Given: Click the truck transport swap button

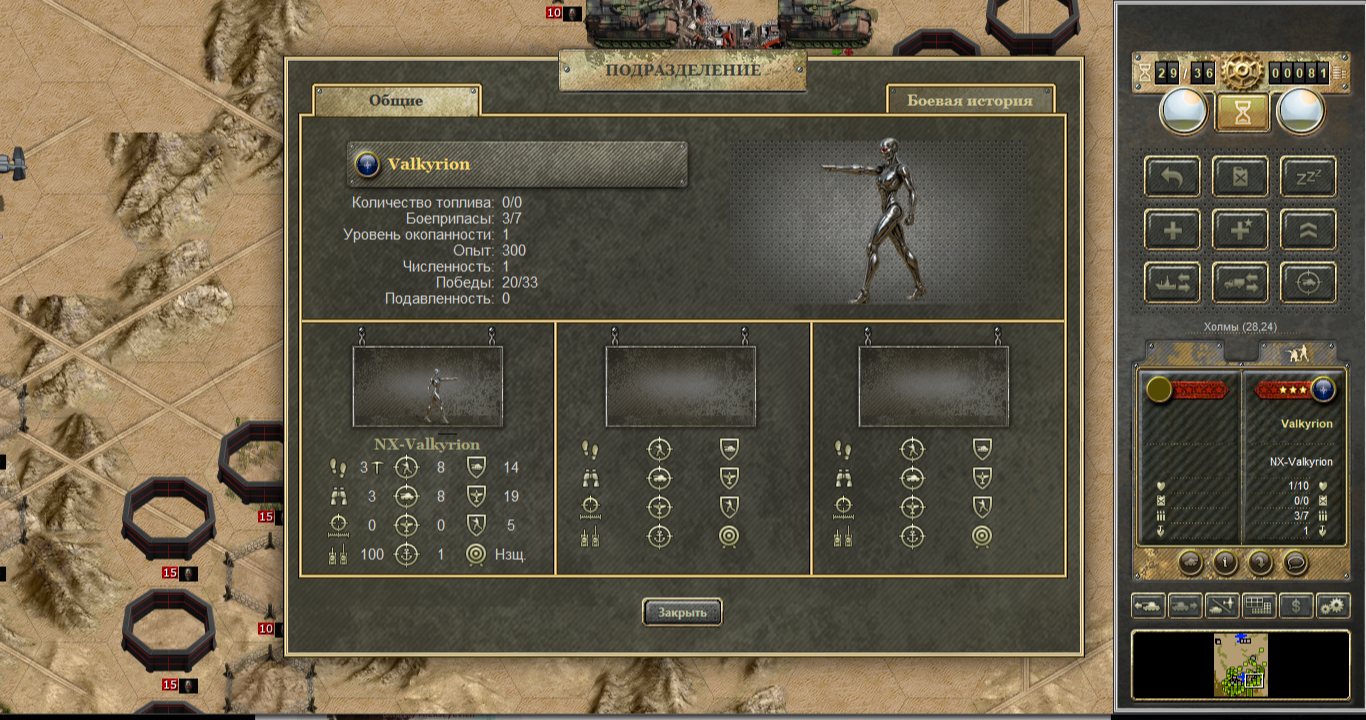Looking at the screenshot, I should click(x=1240, y=283).
